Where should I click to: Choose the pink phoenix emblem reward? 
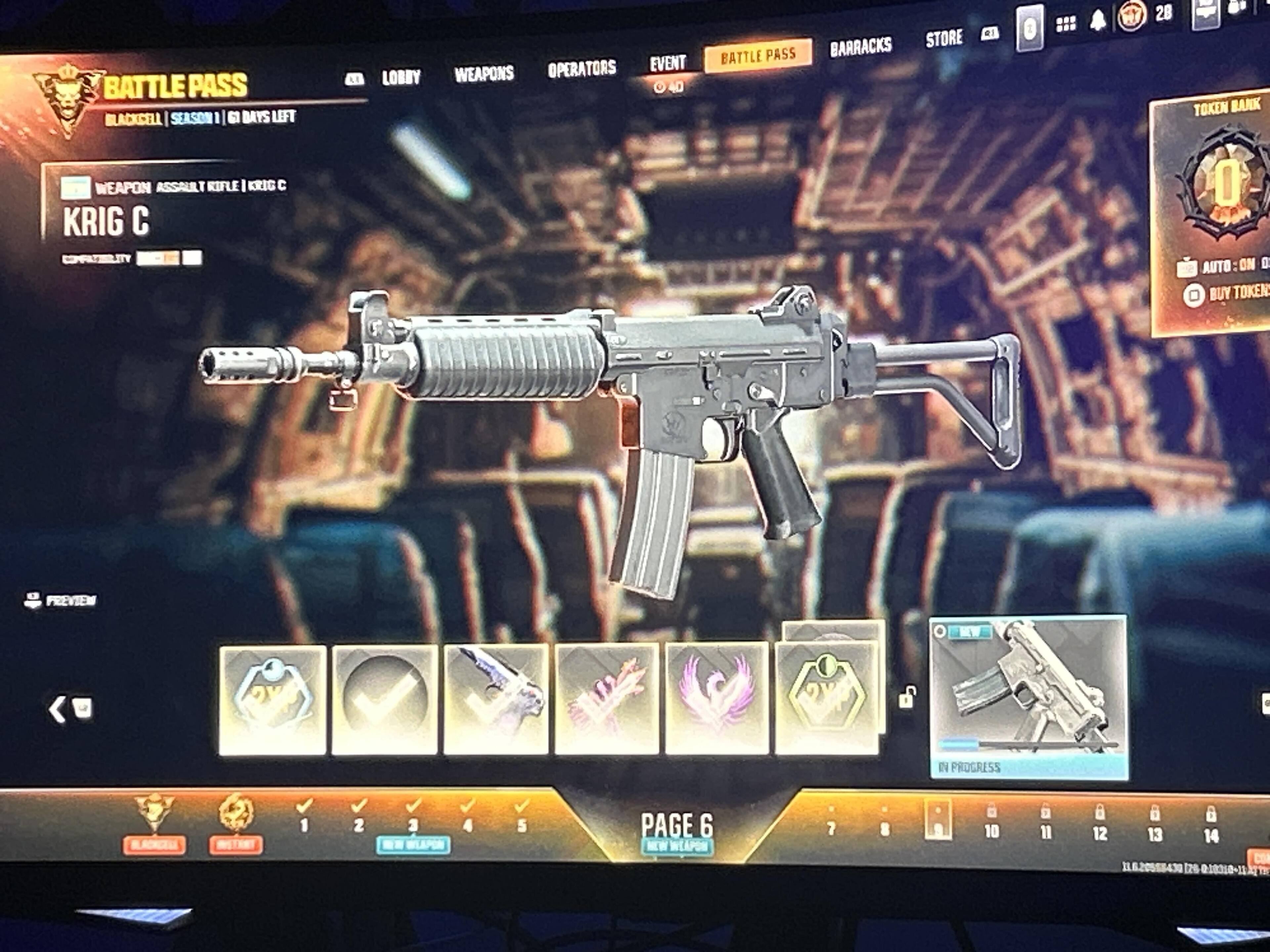(x=717, y=698)
